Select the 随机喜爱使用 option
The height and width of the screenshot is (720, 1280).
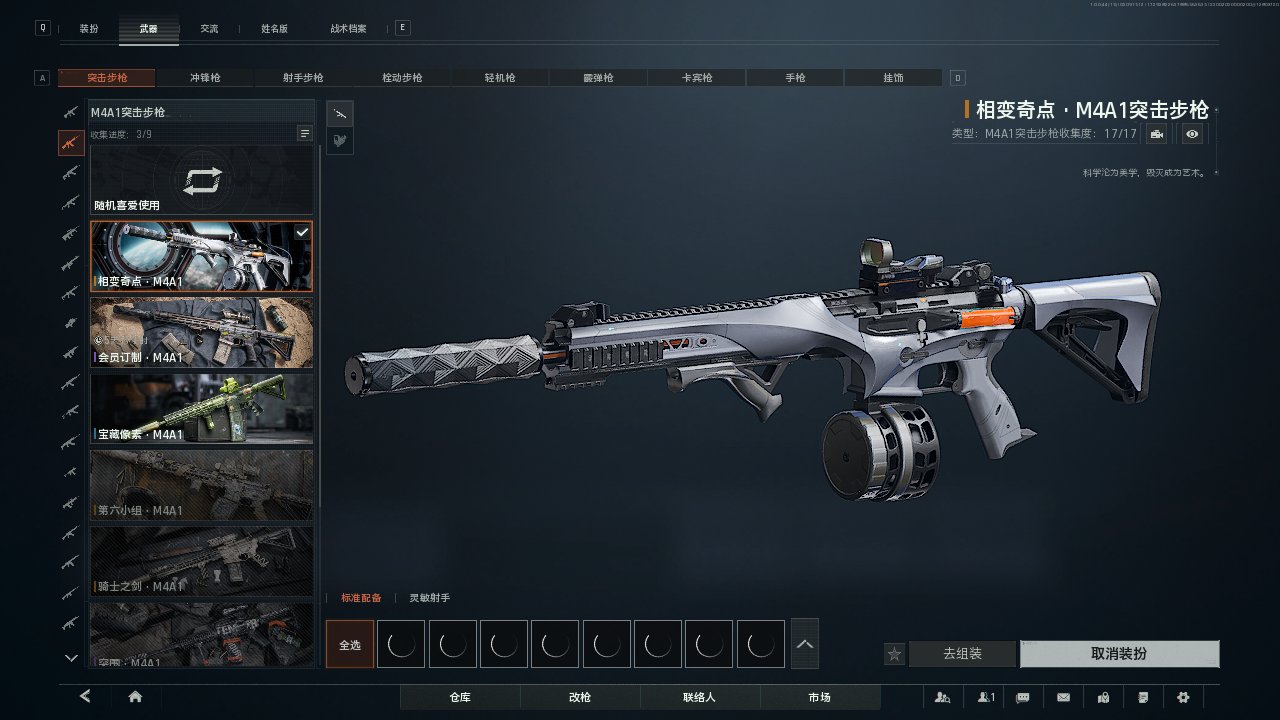(202, 181)
